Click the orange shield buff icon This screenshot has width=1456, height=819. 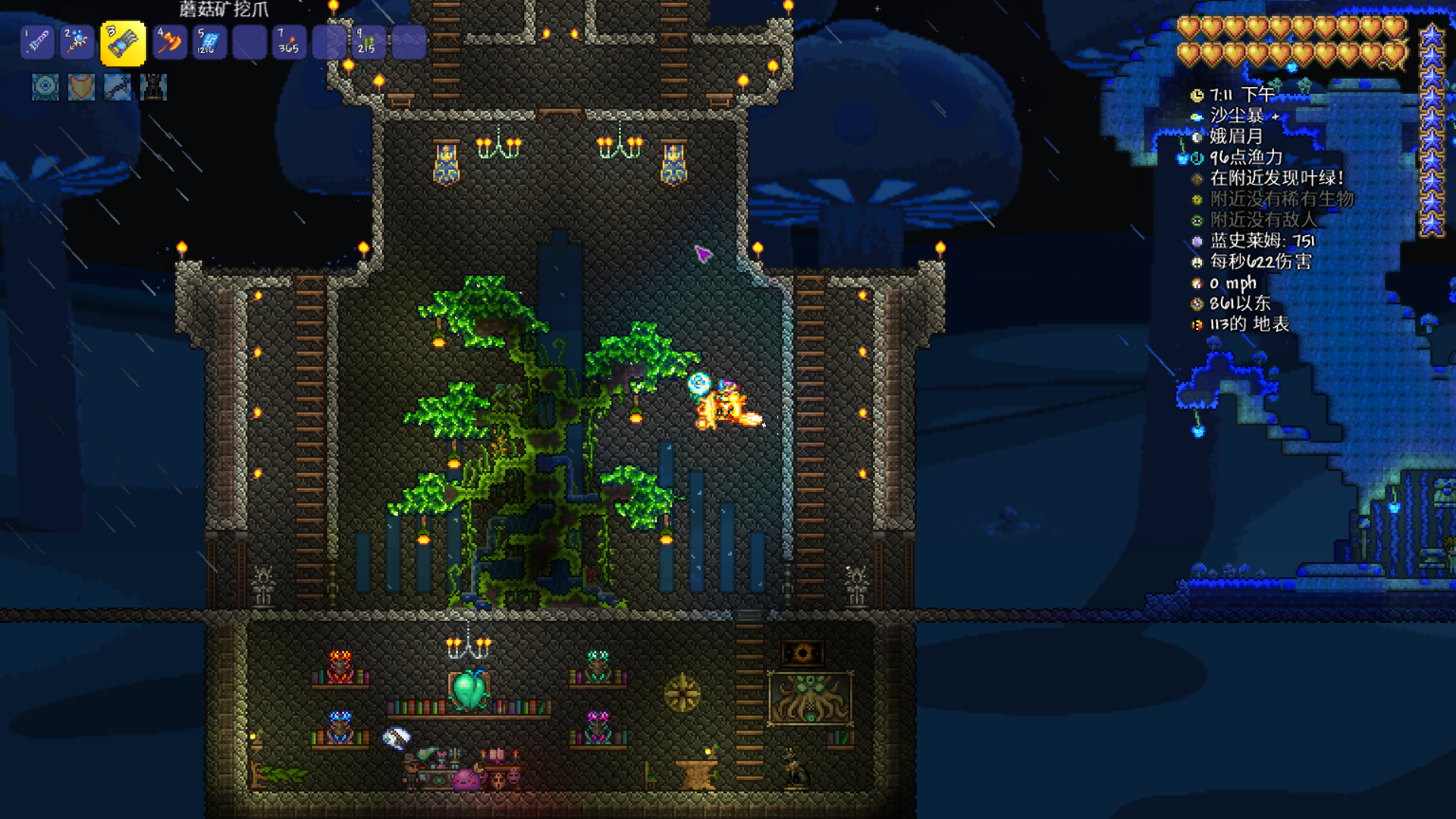81,87
